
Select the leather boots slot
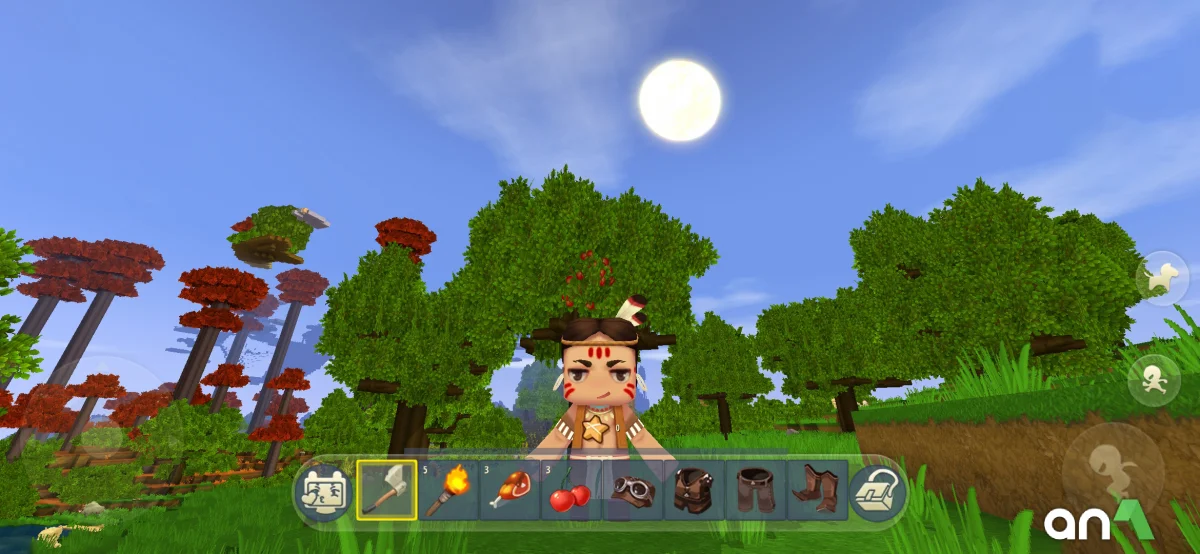pos(817,490)
